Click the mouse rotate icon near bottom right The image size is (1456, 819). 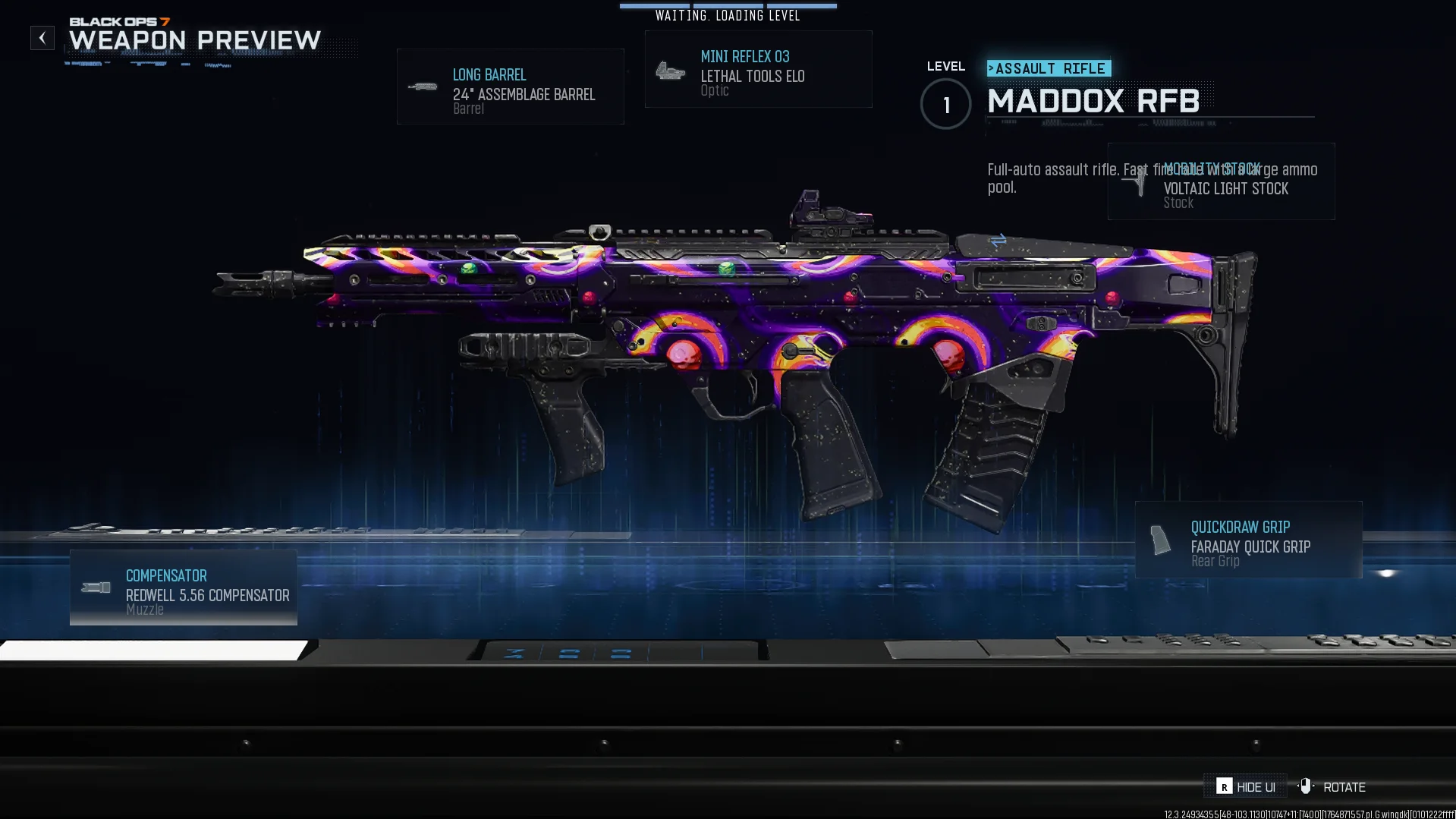1306,786
